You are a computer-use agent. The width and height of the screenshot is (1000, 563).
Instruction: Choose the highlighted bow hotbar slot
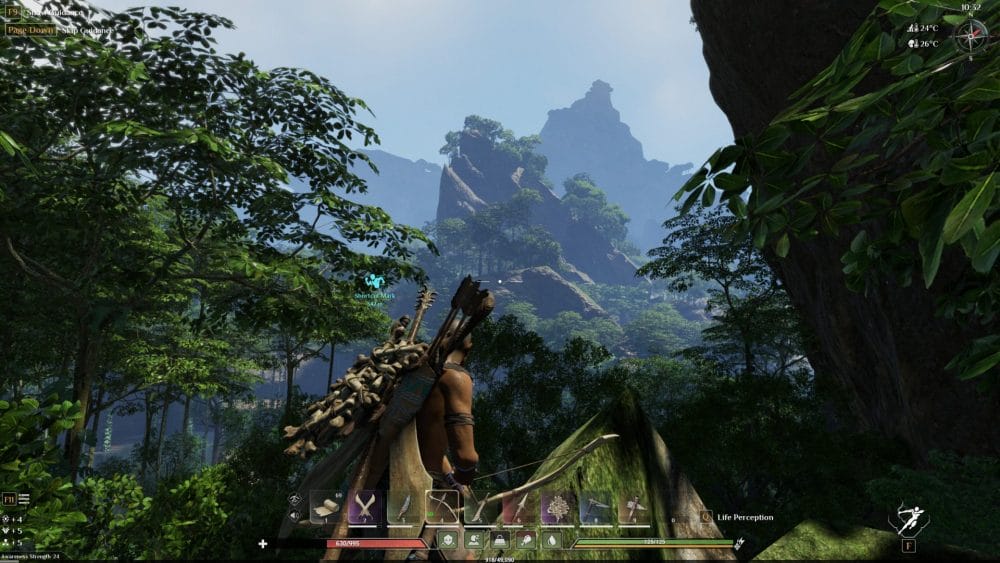441,507
